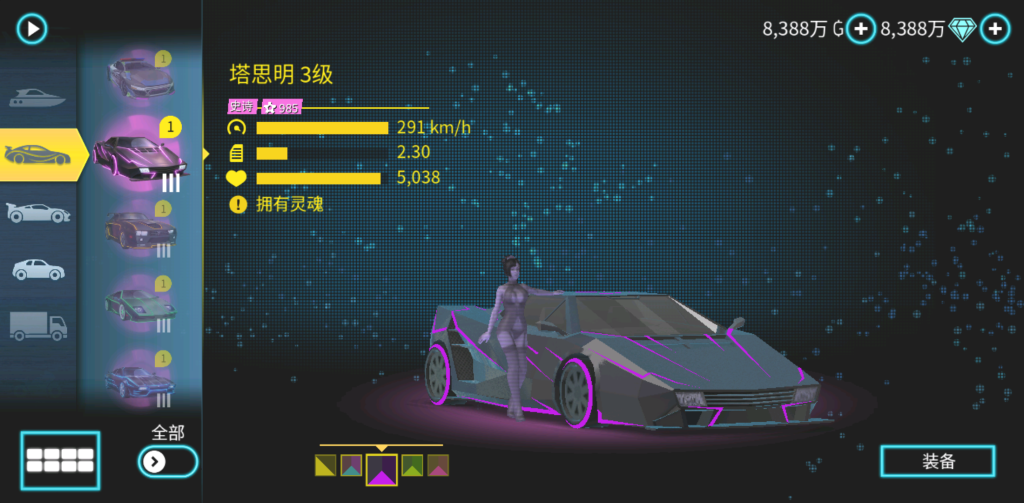Viewport: 1024px width, 503px height.
Task: Toggle the 全部 filter switch
Action: (167, 461)
